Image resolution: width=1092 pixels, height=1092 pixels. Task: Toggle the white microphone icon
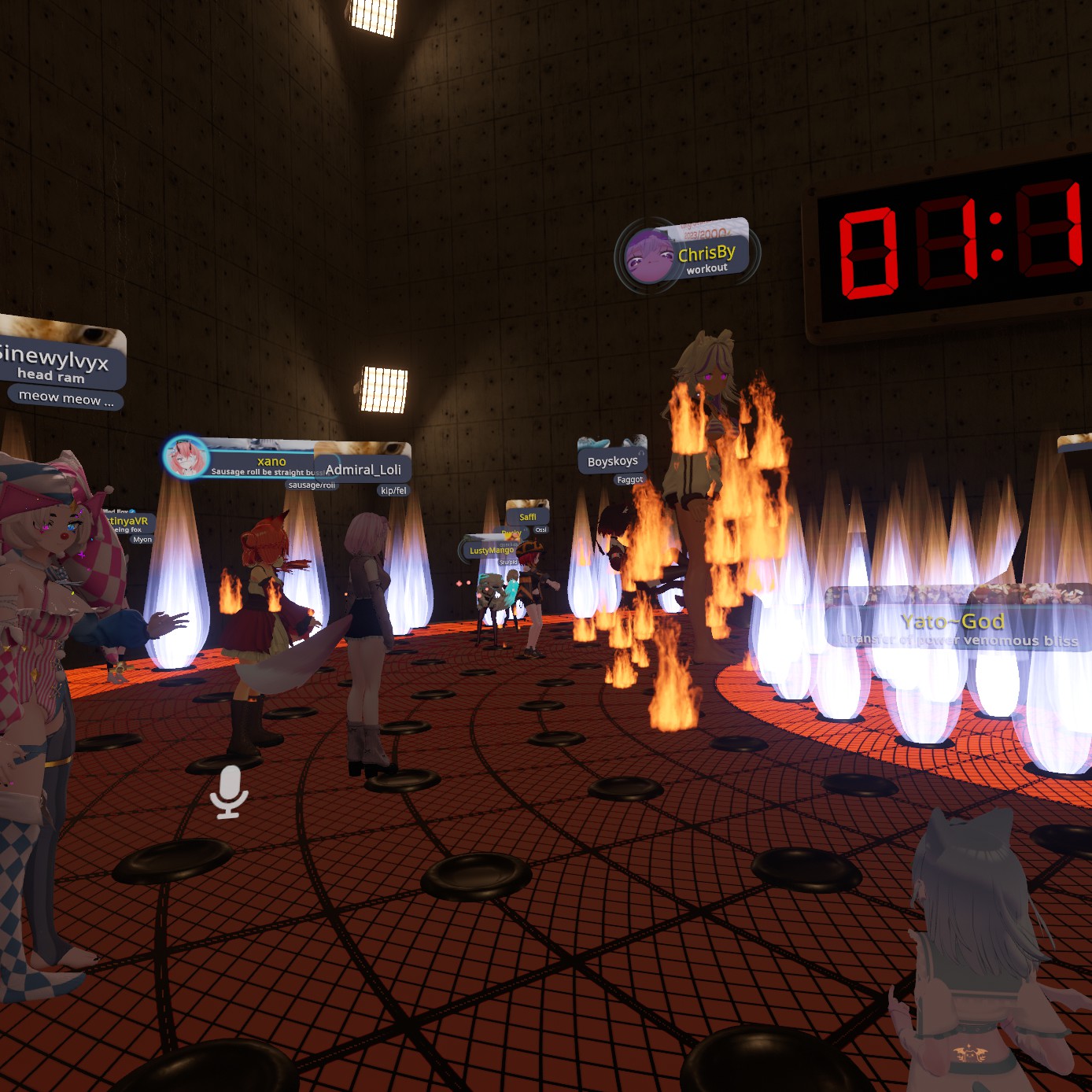228,791
